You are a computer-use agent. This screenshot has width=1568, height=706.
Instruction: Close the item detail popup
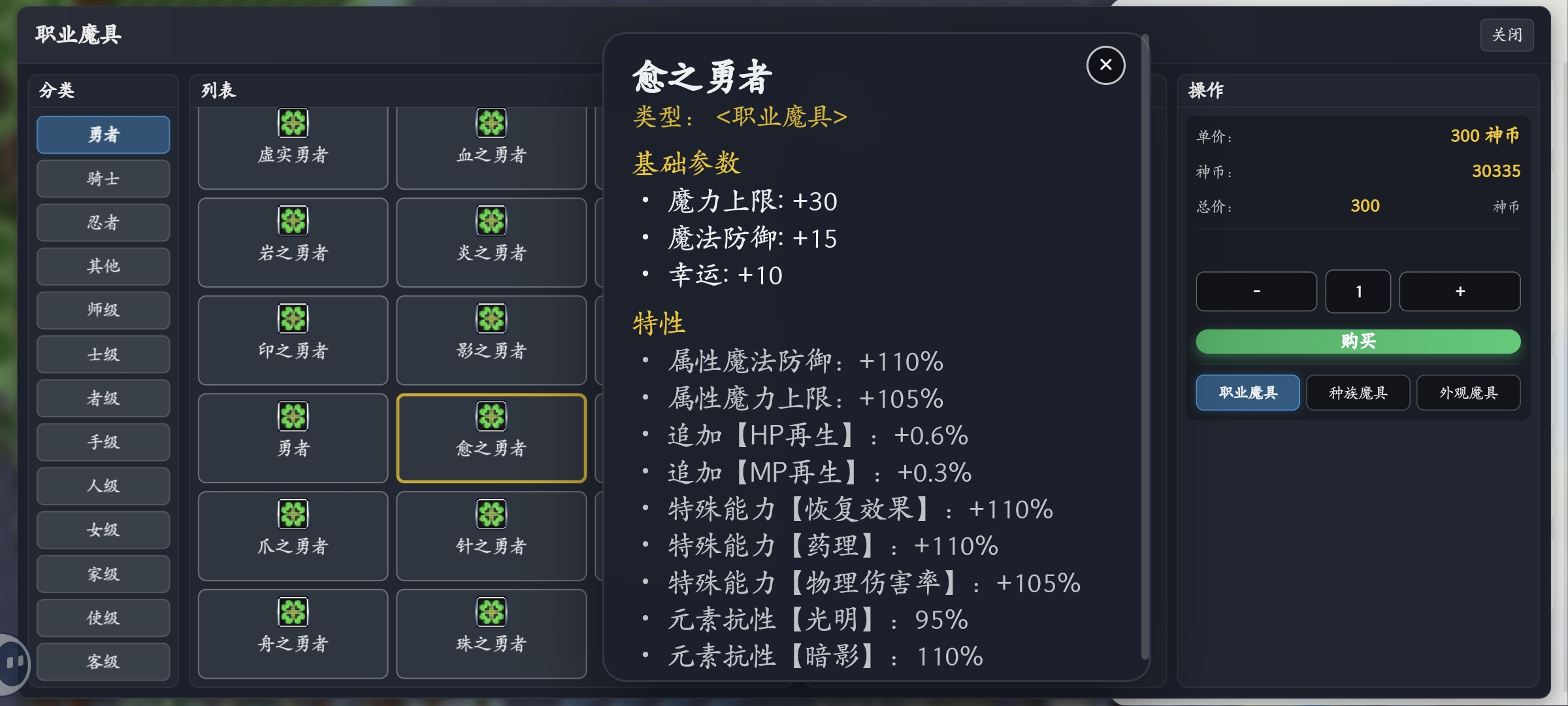(1105, 65)
